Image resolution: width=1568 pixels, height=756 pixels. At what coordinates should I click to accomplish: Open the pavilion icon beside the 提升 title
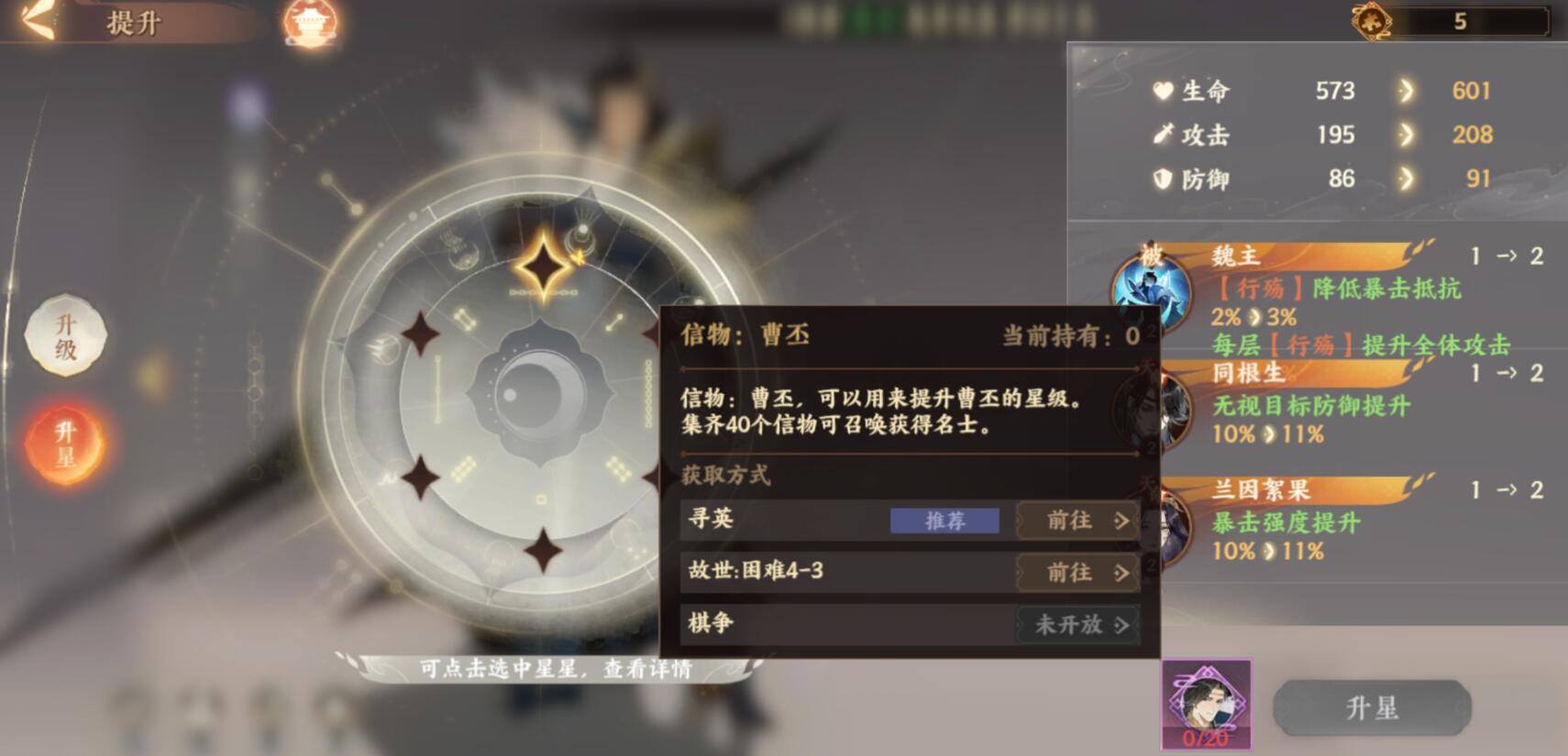coord(311,21)
